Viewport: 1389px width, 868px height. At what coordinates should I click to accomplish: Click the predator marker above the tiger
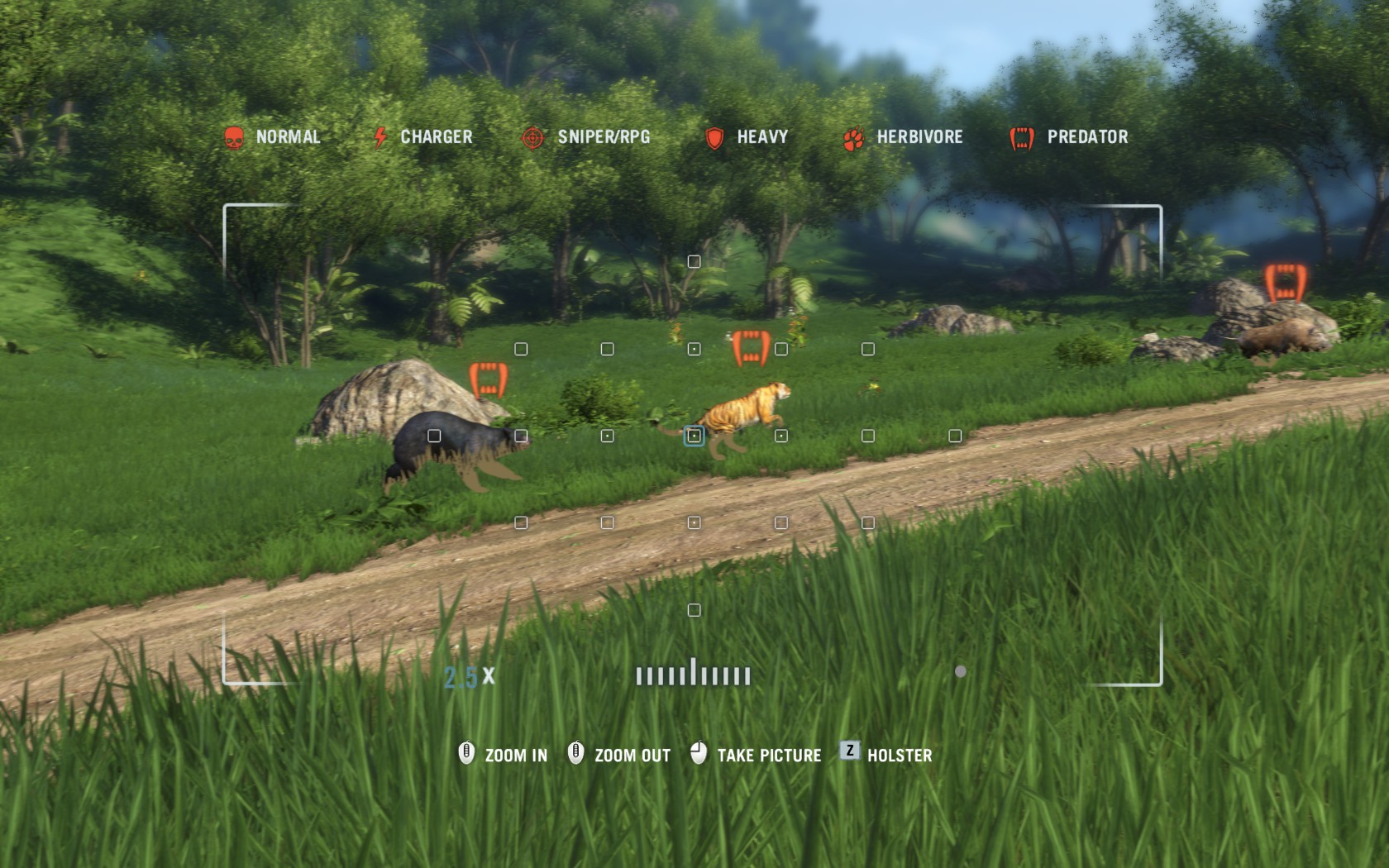click(751, 348)
